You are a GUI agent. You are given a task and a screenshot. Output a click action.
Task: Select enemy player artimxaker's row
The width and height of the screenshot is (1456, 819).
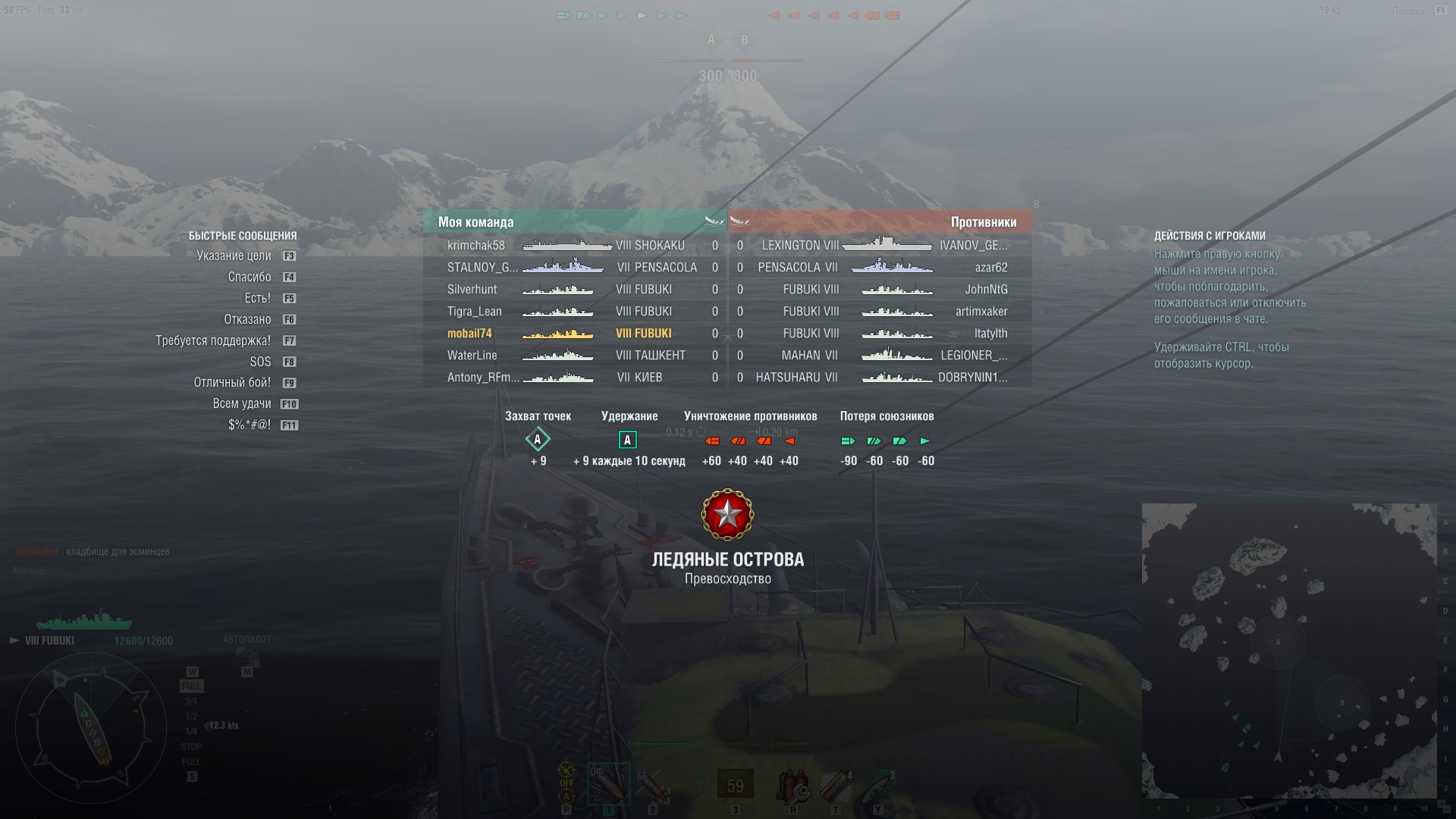(x=981, y=312)
